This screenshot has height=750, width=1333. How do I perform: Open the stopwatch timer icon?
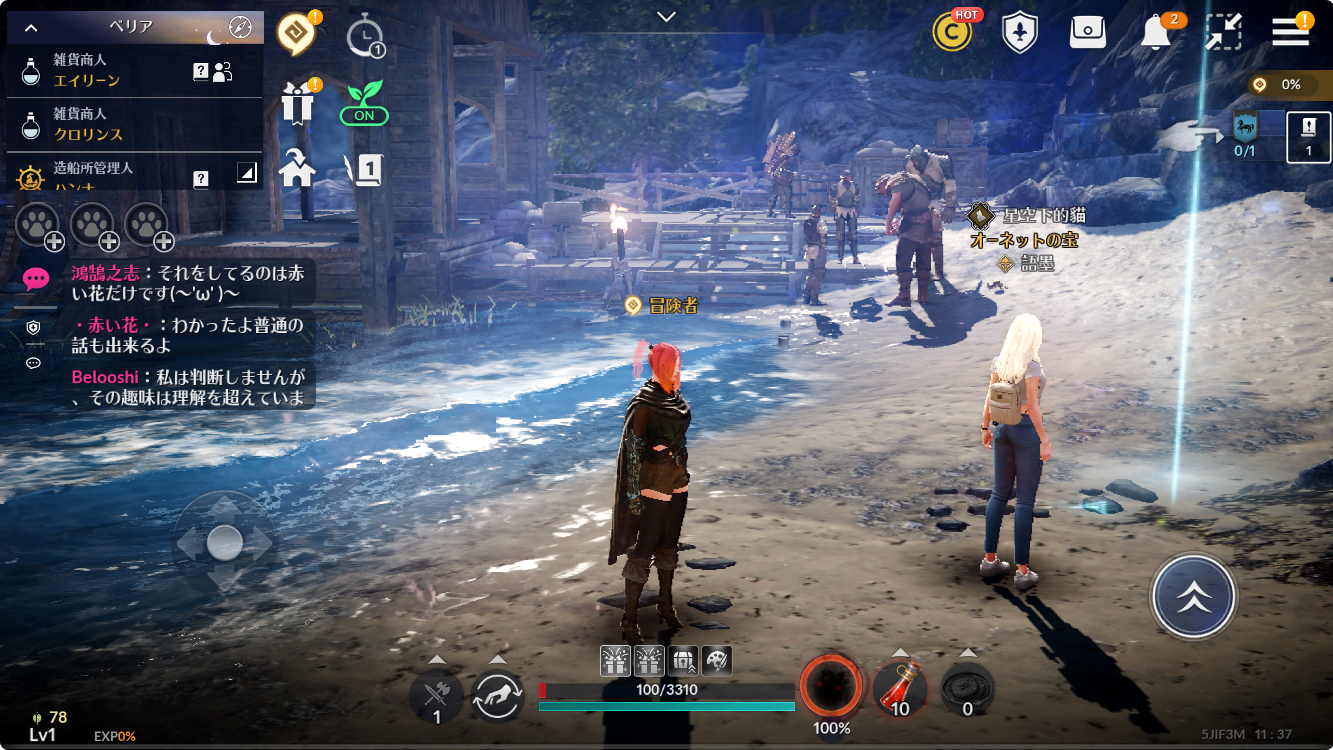point(364,36)
